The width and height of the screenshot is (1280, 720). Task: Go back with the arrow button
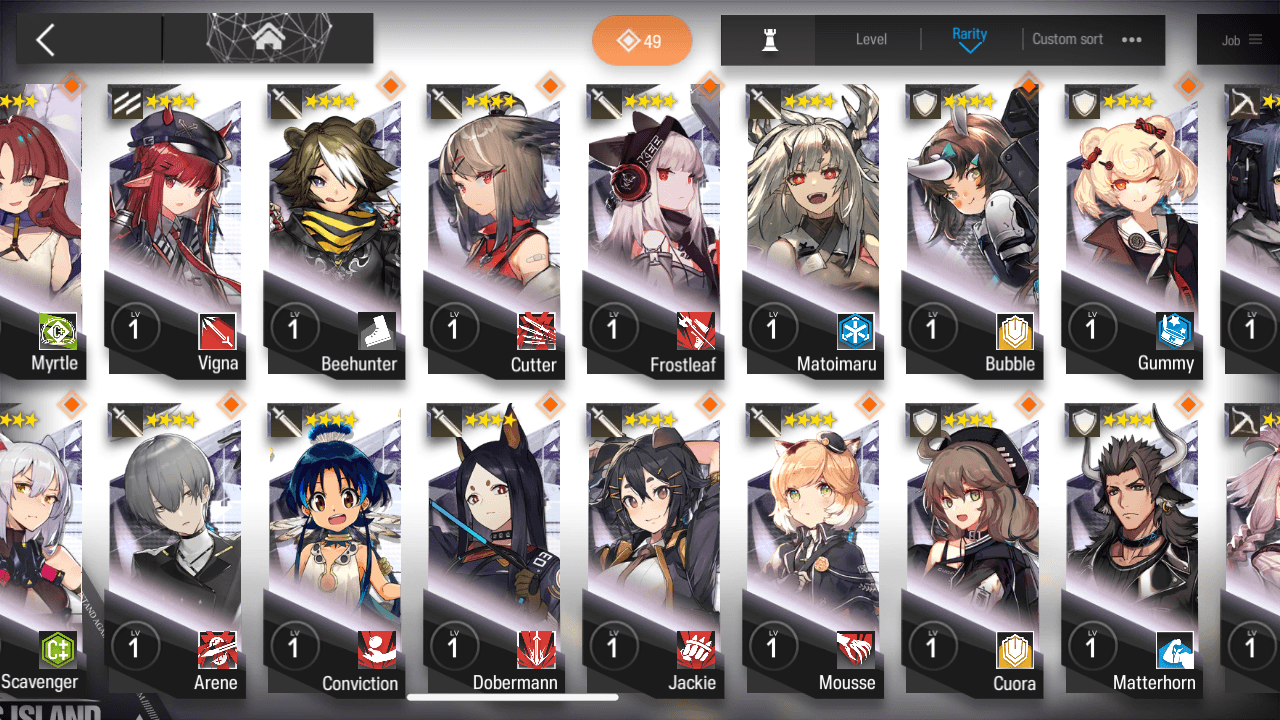tap(46, 40)
